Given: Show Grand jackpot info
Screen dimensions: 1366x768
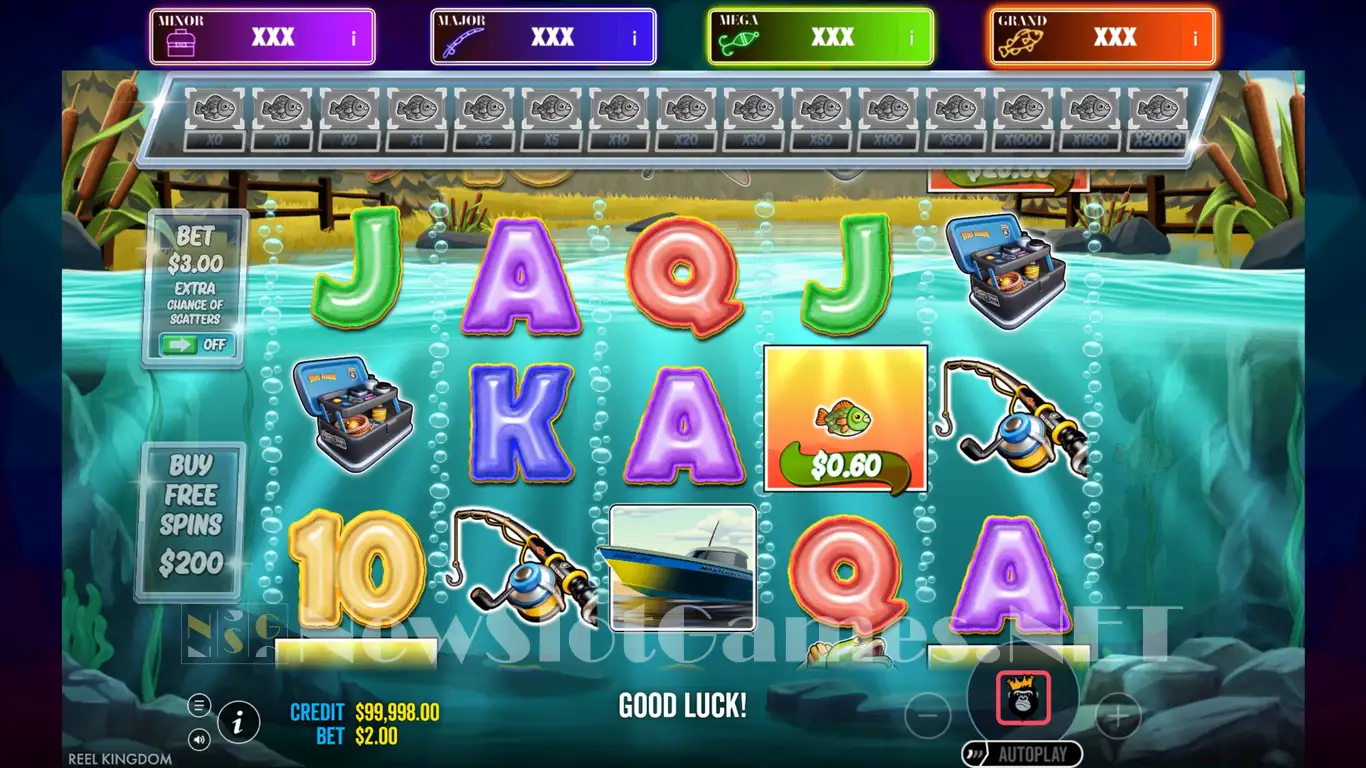Looking at the screenshot, I should click(1194, 39).
